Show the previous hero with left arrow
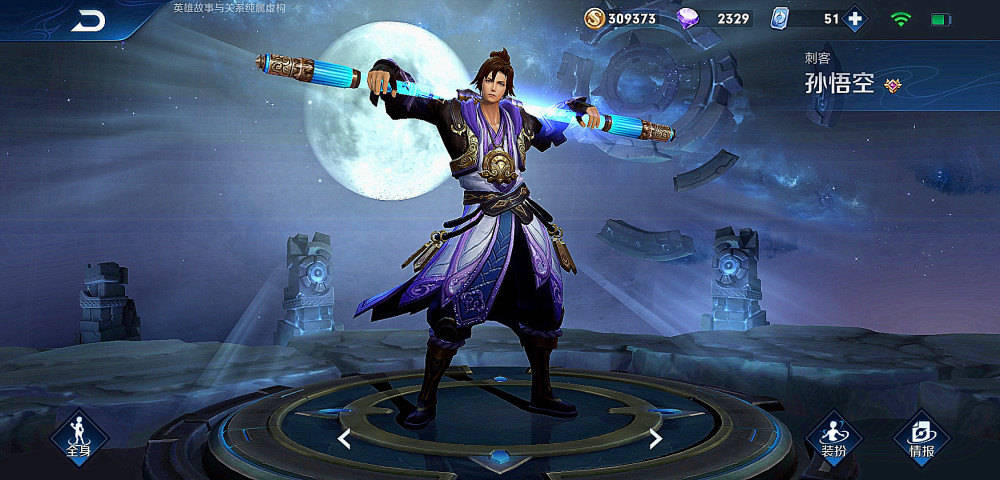Screen dimensions: 1000x480 point(343,438)
